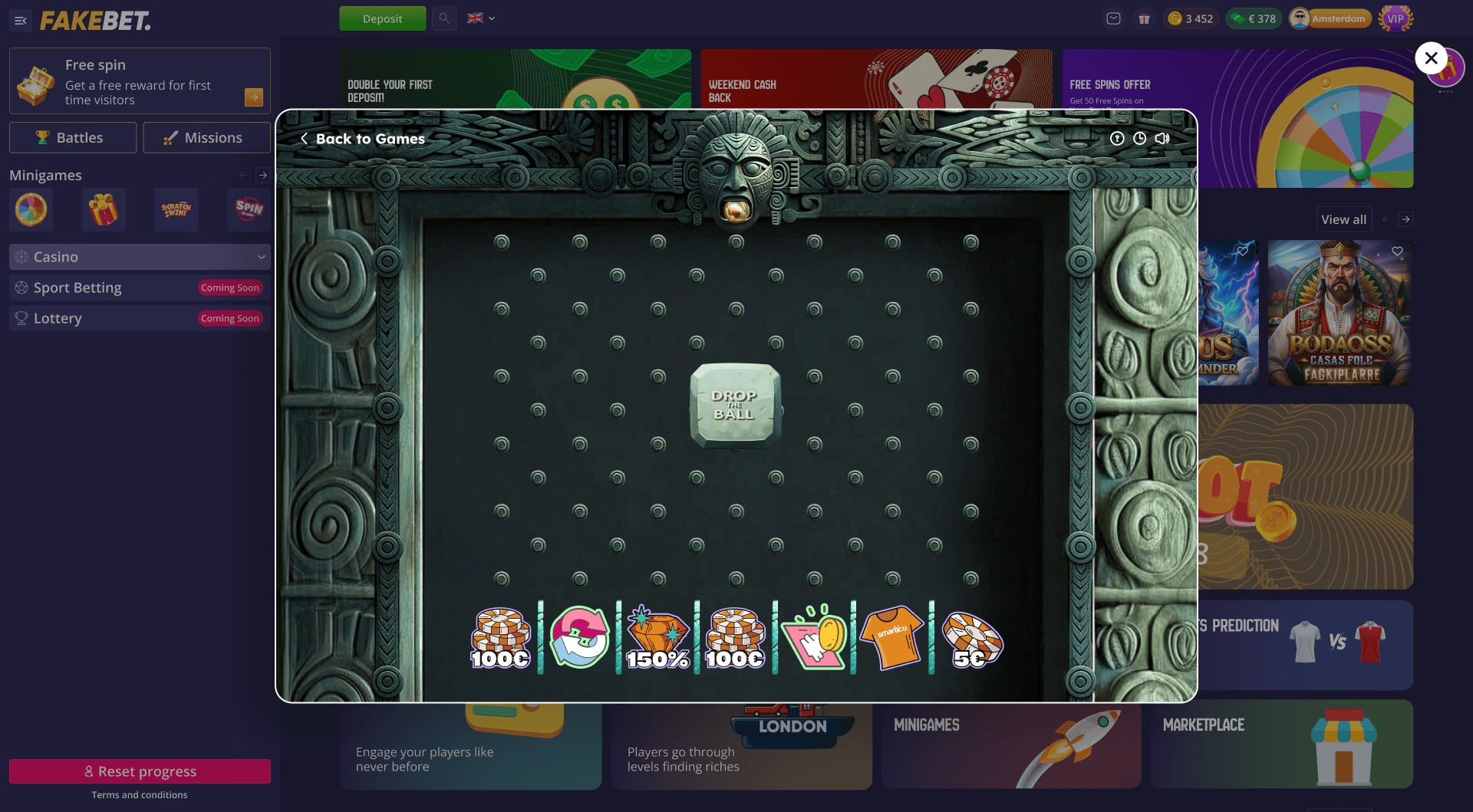Expand the Casino menu

[x=140, y=257]
